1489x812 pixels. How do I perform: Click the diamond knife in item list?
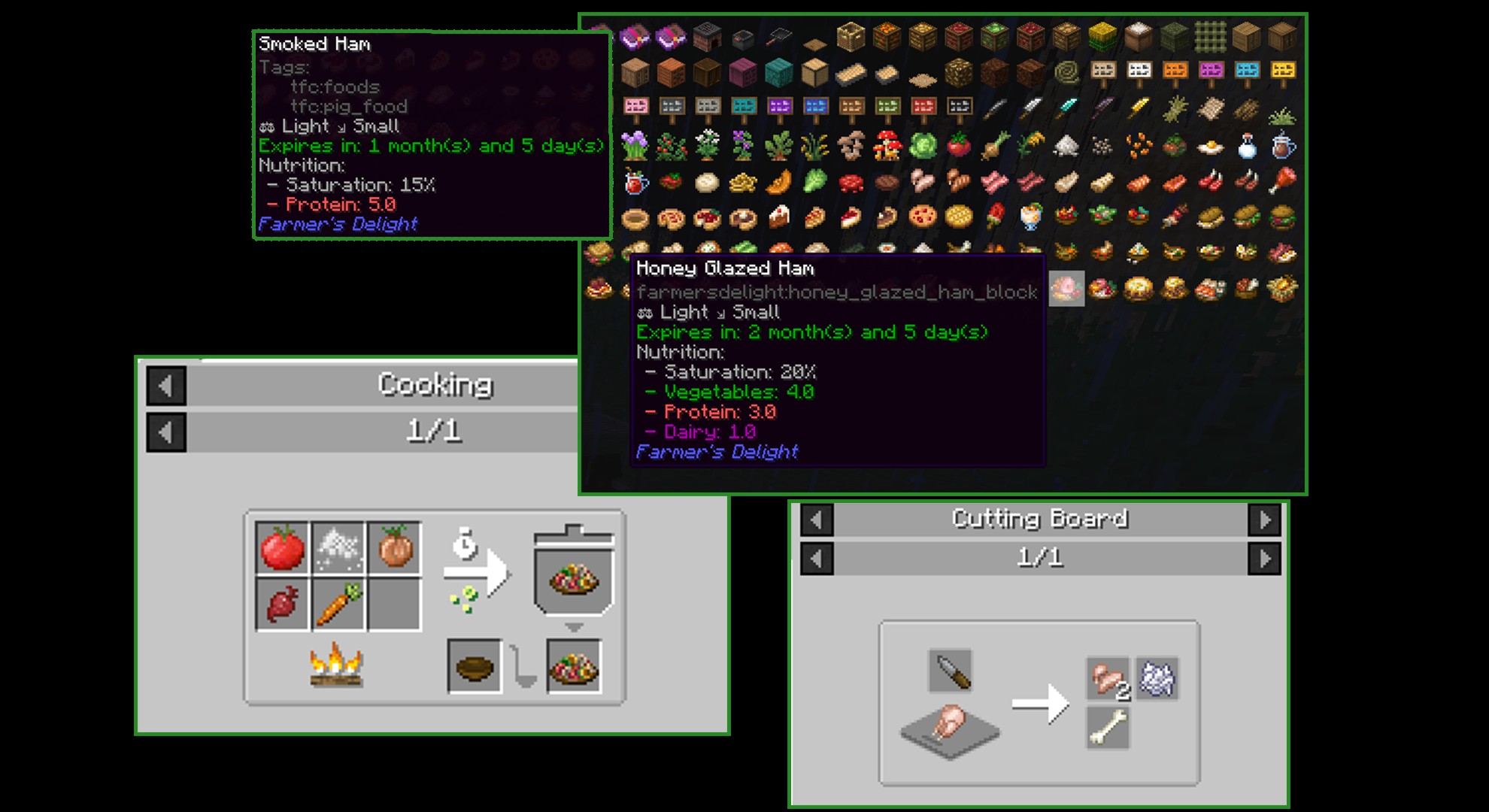pos(1066,109)
